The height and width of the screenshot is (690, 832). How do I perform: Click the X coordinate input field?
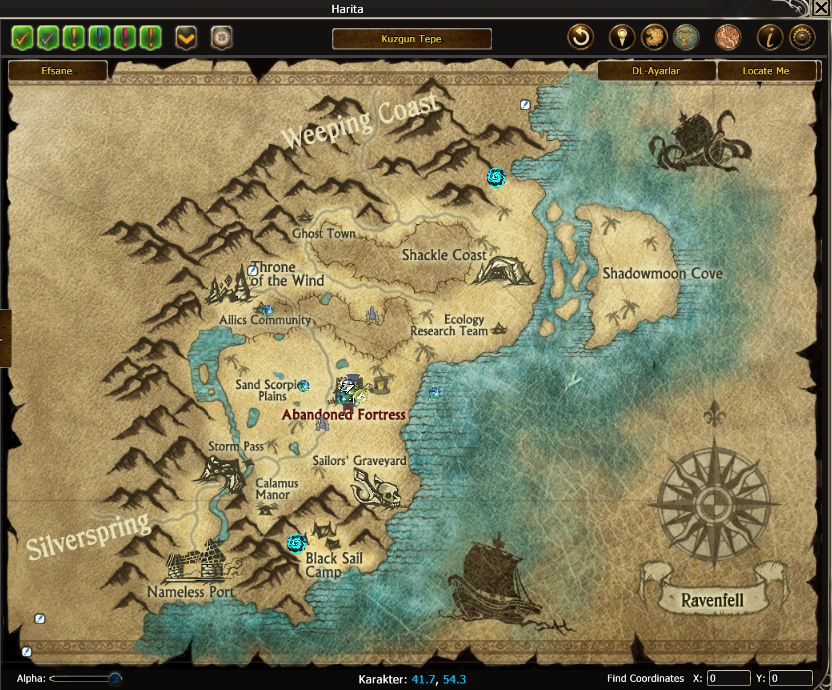(x=728, y=678)
